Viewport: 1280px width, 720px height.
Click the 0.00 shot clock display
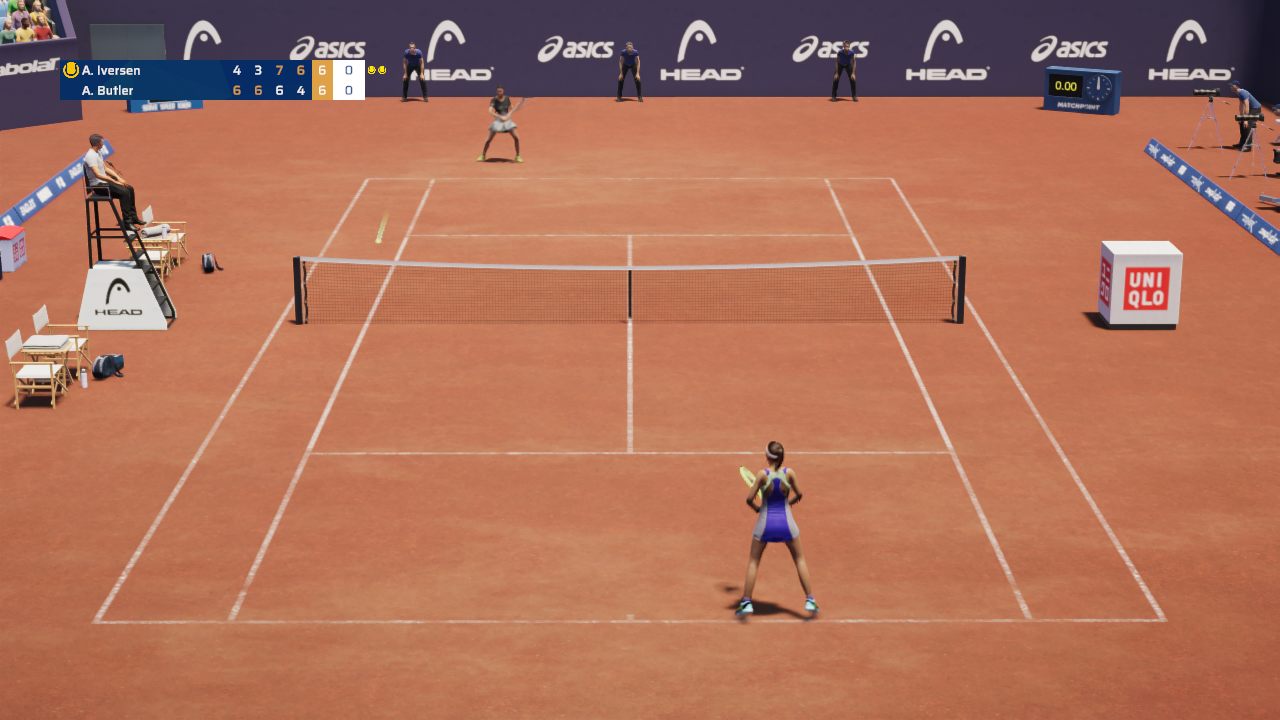[x=1066, y=86]
